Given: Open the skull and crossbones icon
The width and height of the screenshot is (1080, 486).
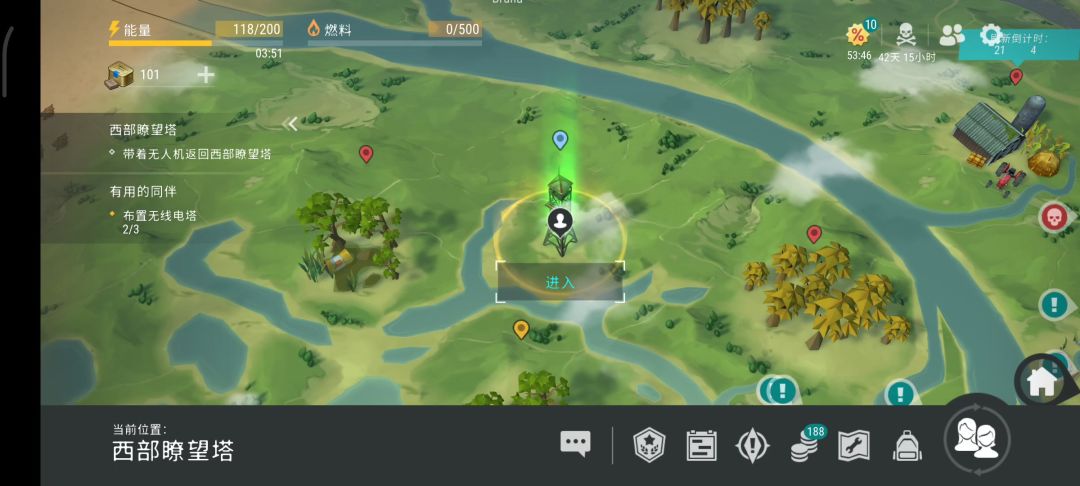Looking at the screenshot, I should click(x=905, y=36).
